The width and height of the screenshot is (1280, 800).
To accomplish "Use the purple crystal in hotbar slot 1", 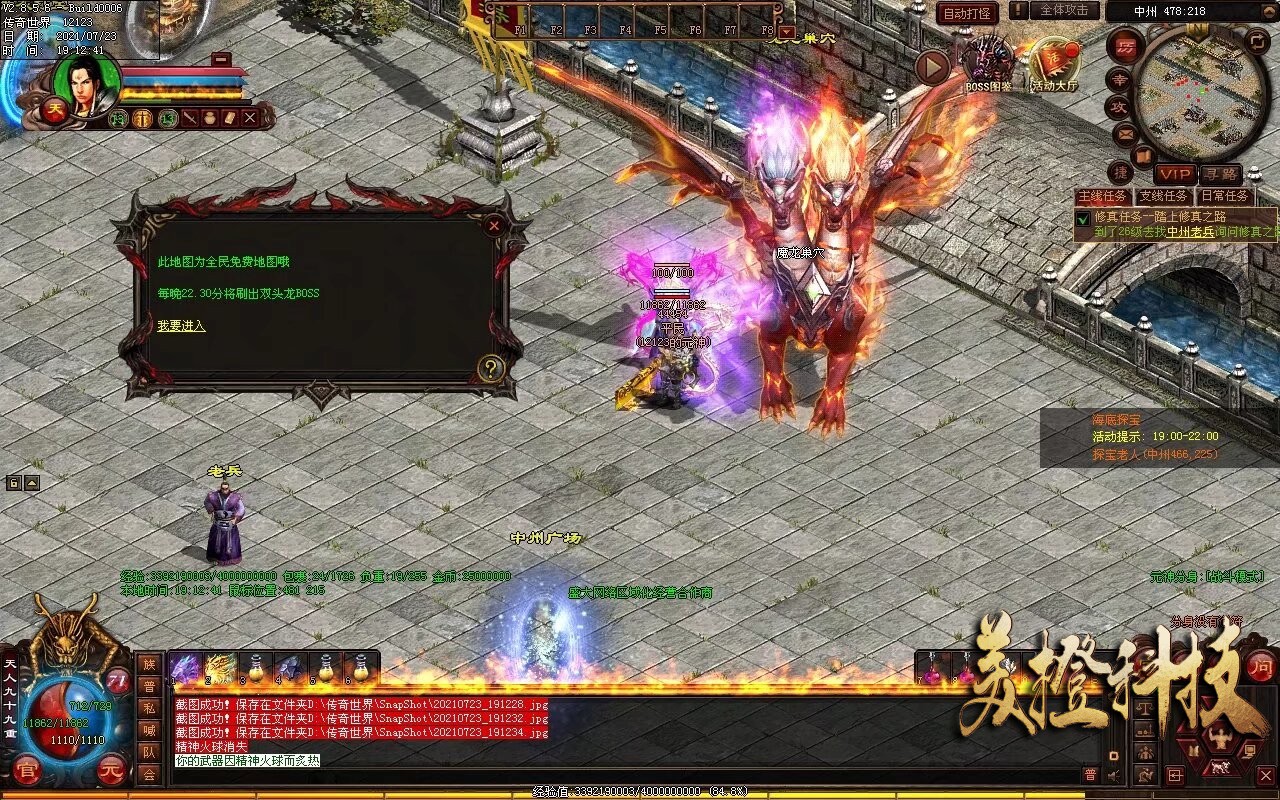I will (x=186, y=667).
